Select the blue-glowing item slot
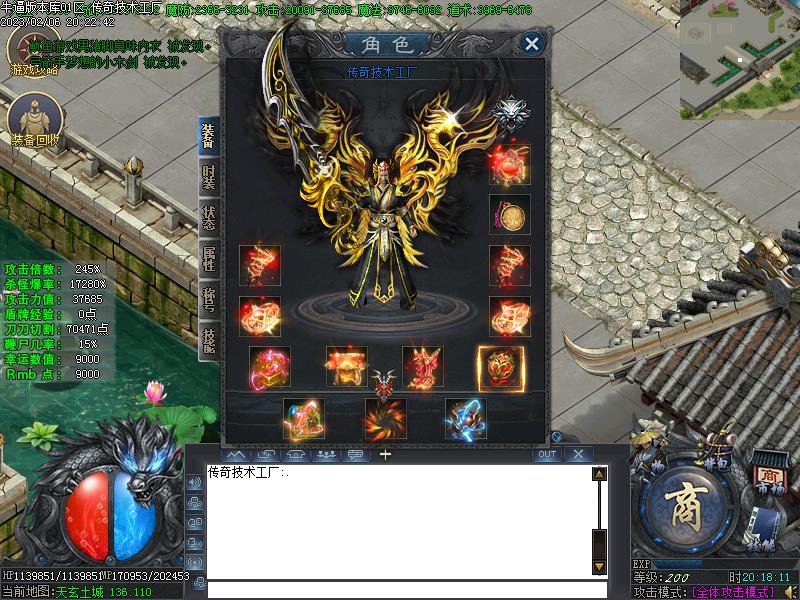 point(466,419)
